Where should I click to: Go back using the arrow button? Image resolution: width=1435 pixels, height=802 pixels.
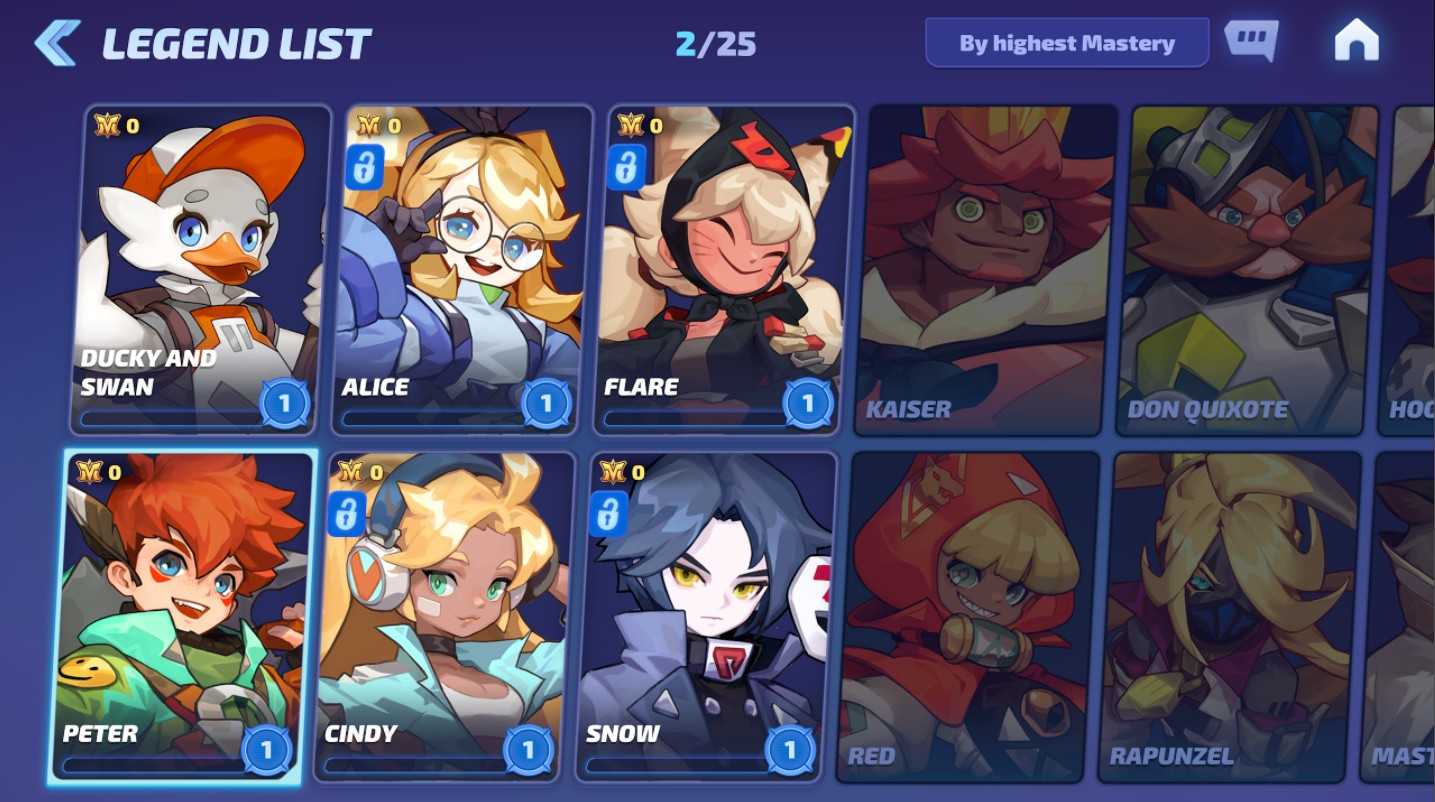[57, 43]
